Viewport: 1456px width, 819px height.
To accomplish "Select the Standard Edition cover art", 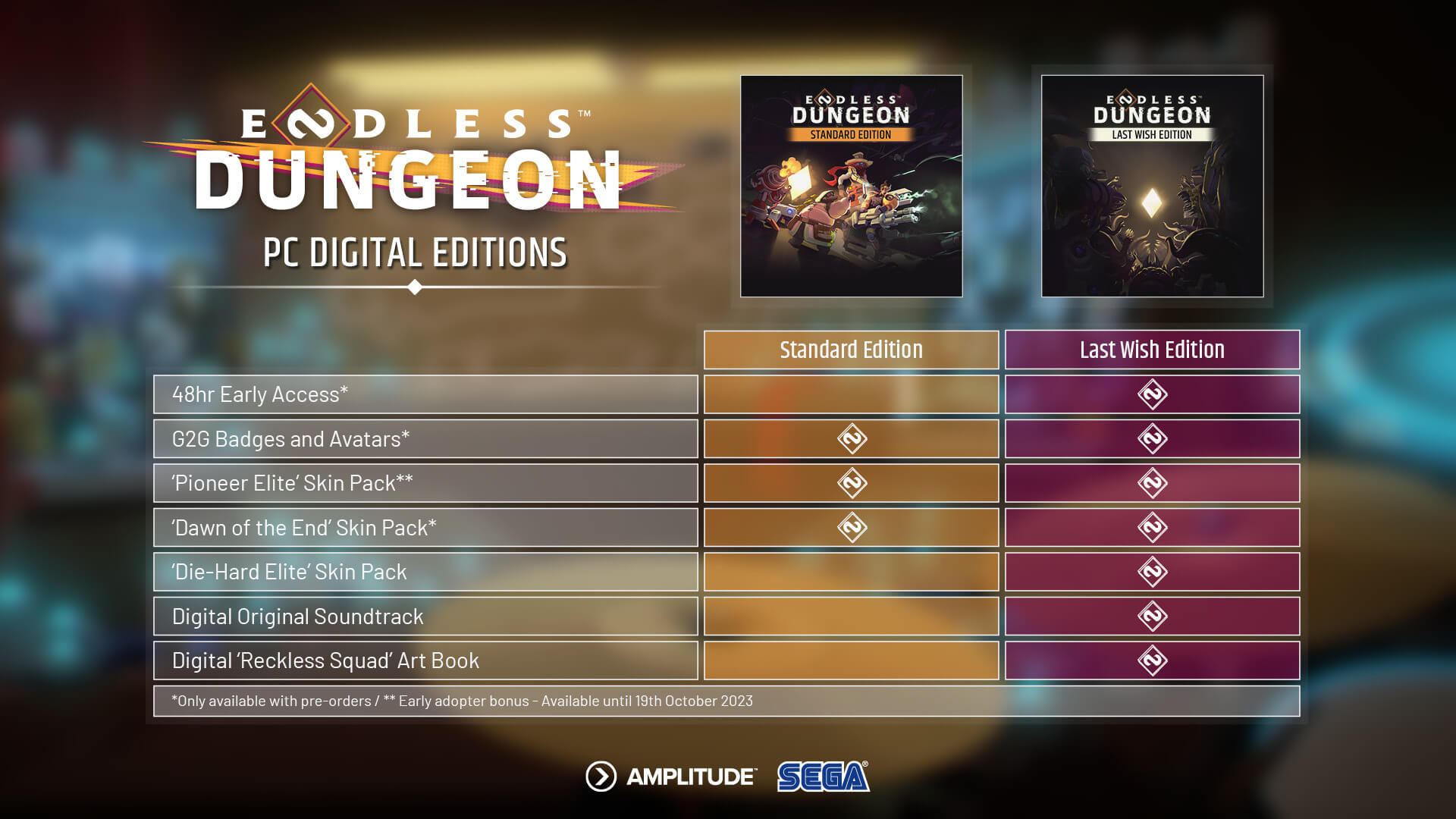I will coord(851,186).
